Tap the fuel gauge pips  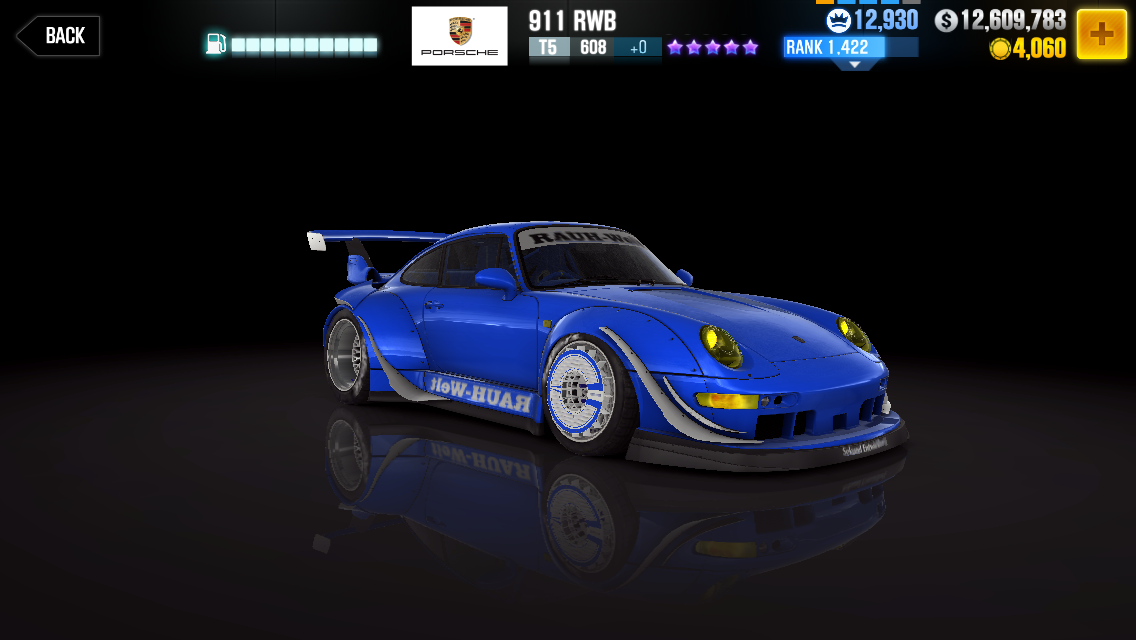click(x=304, y=45)
